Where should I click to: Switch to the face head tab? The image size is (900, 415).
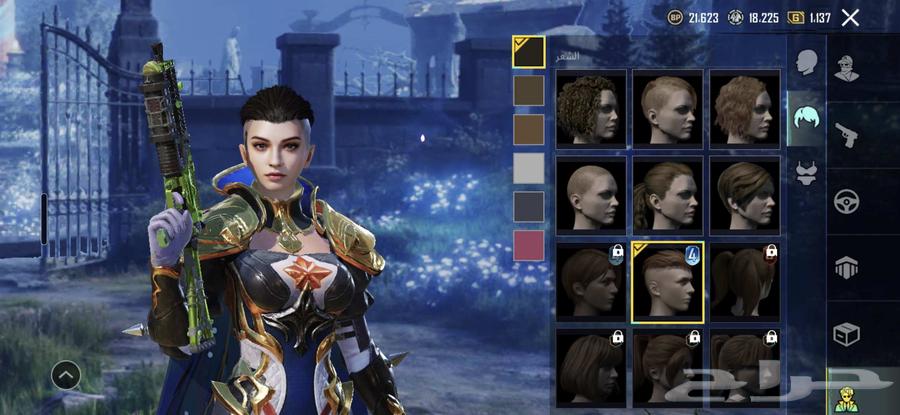(806, 63)
